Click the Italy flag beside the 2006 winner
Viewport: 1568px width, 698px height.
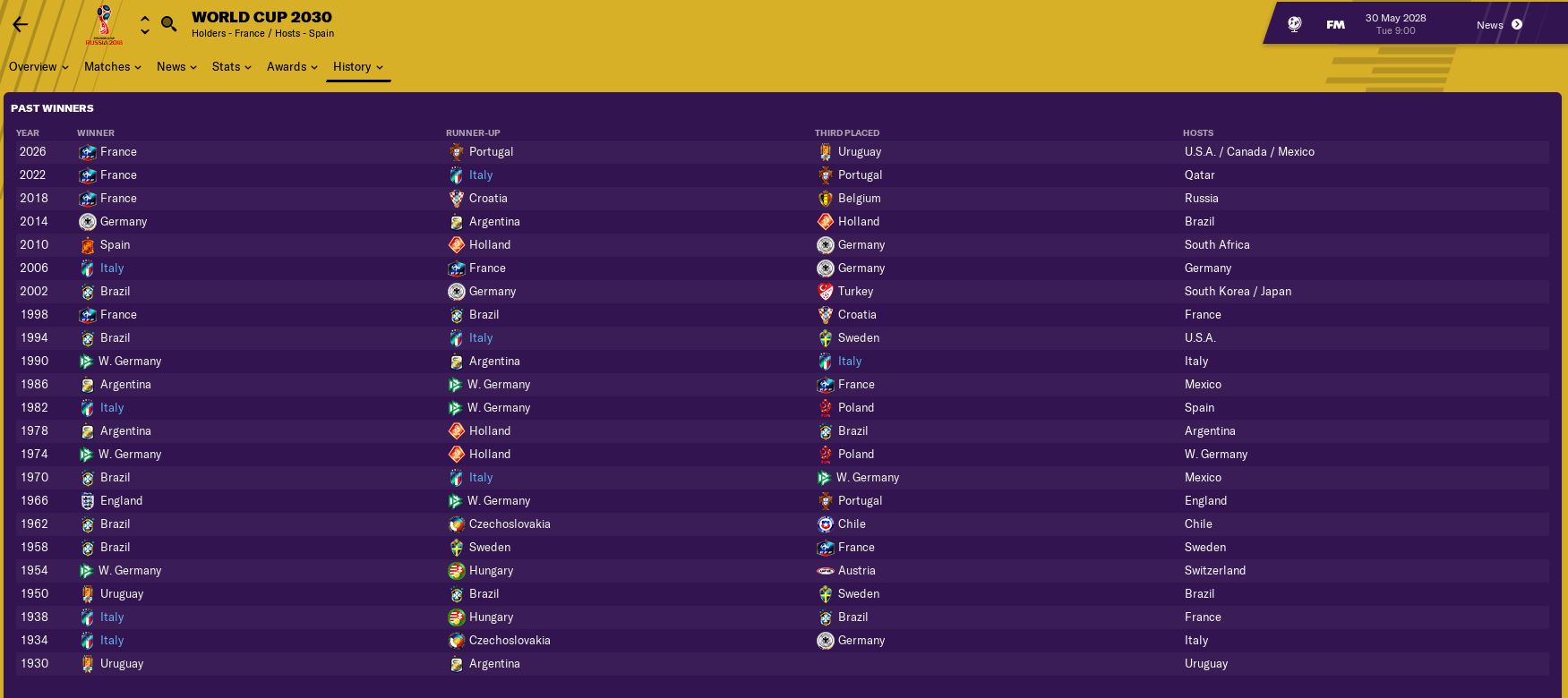88,268
